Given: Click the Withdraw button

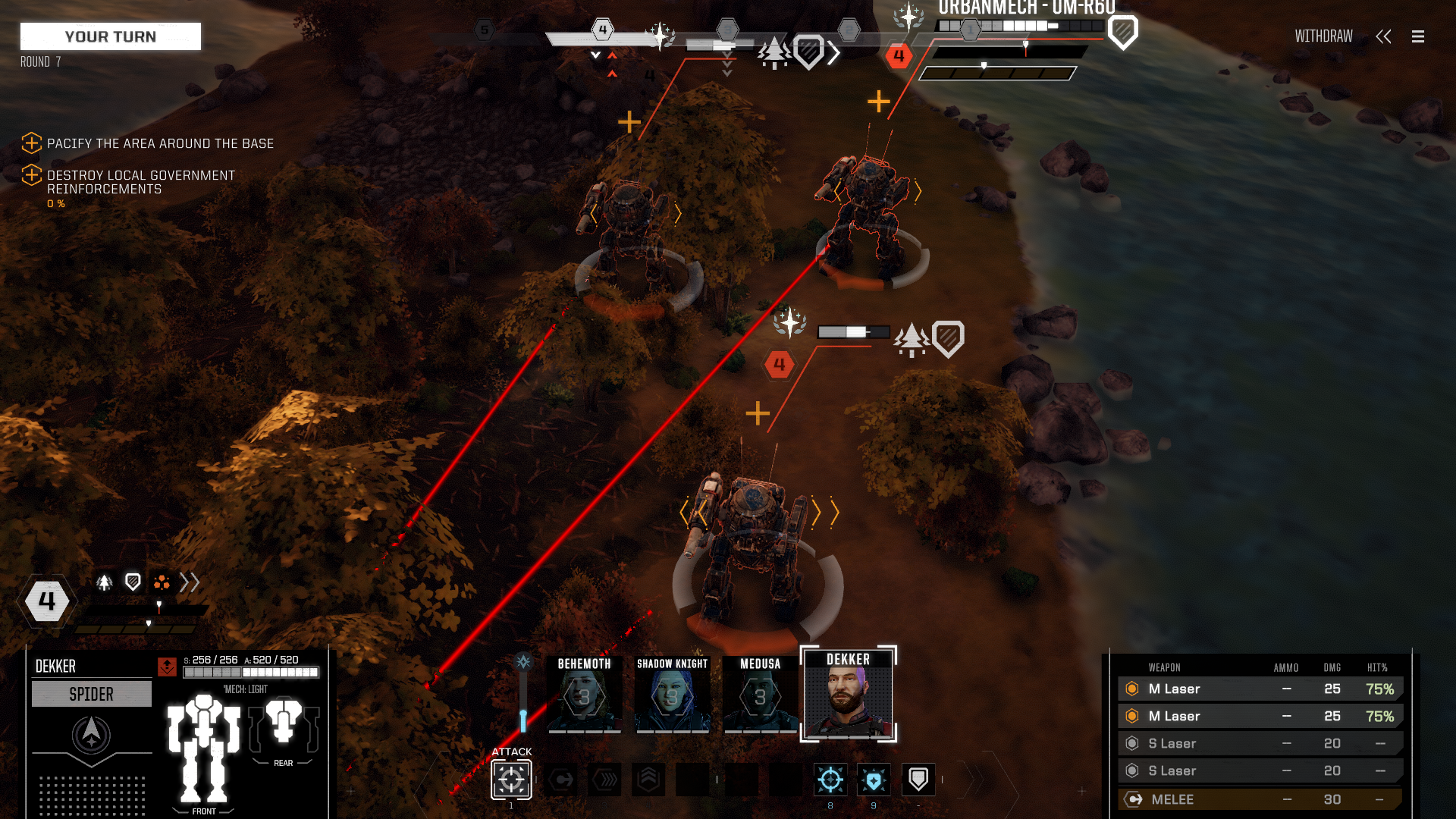Looking at the screenshot, I should (1323, 36).
